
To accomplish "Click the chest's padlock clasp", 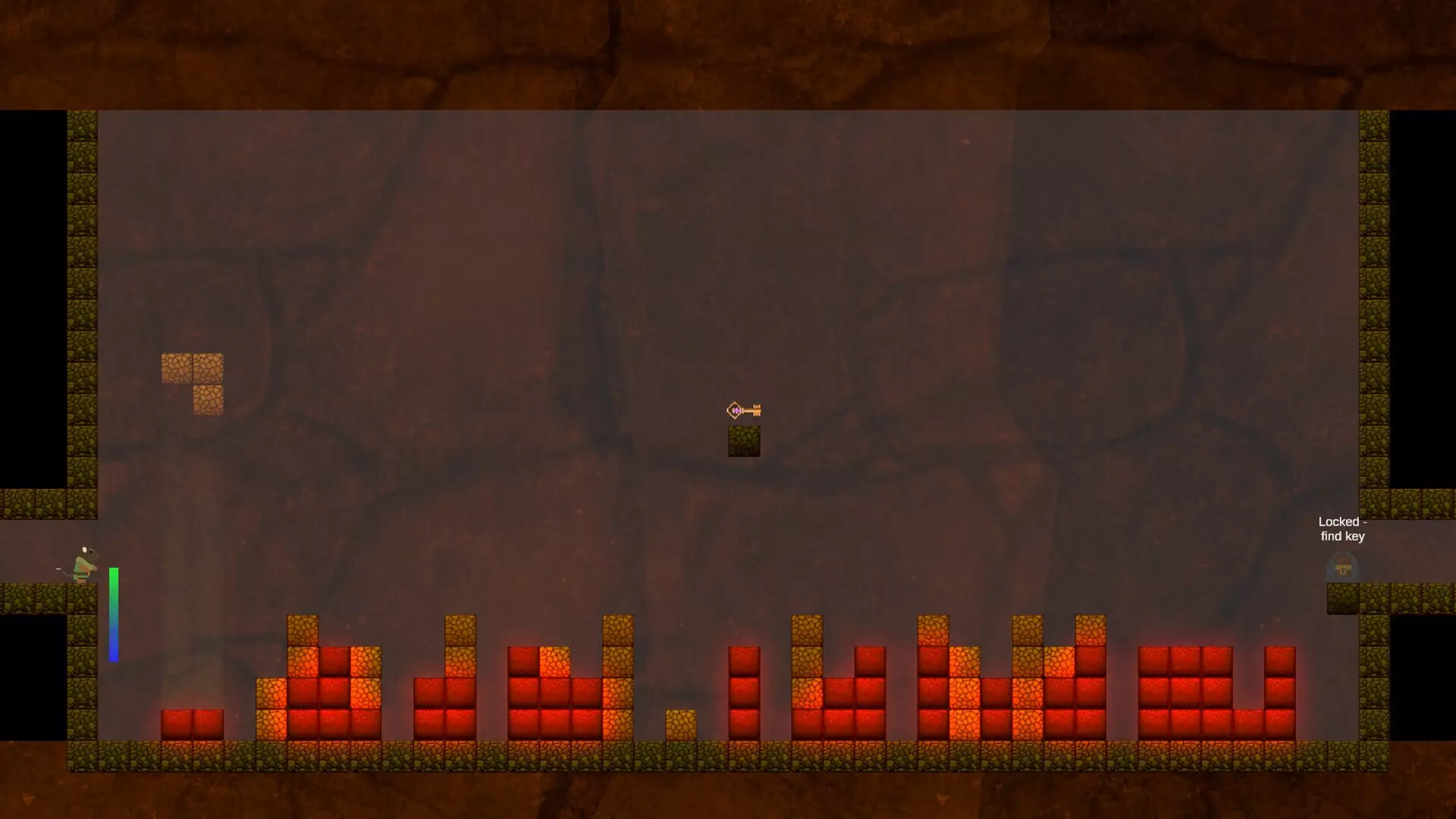I will (x=1342, y=571).
